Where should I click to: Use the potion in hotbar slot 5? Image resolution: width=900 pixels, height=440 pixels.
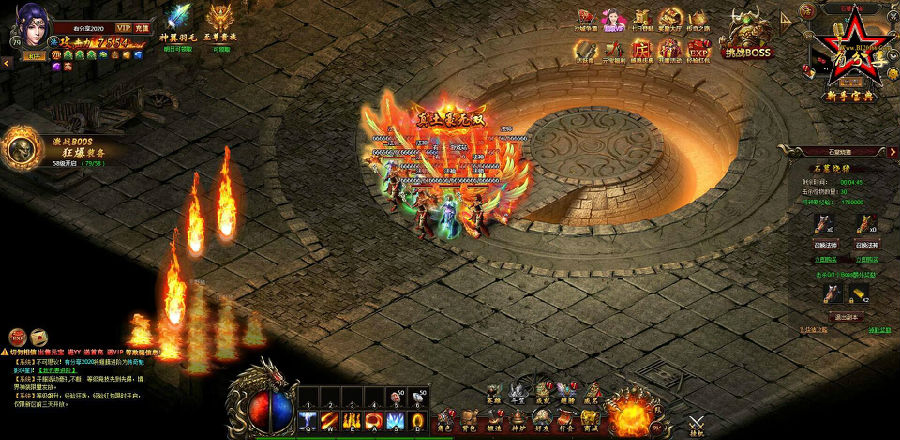(395, 395)
